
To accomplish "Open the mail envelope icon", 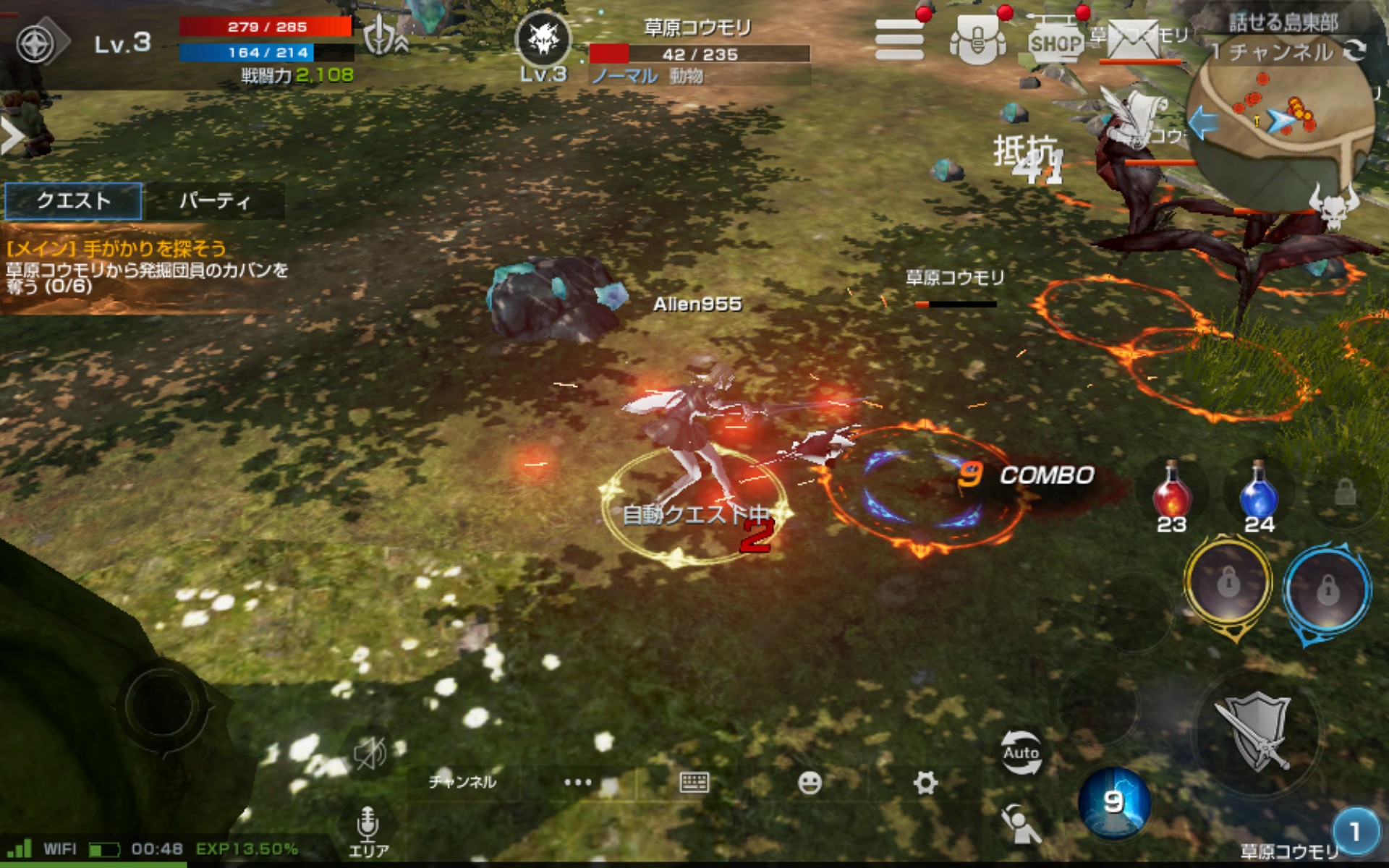I will coord(1133,40).
